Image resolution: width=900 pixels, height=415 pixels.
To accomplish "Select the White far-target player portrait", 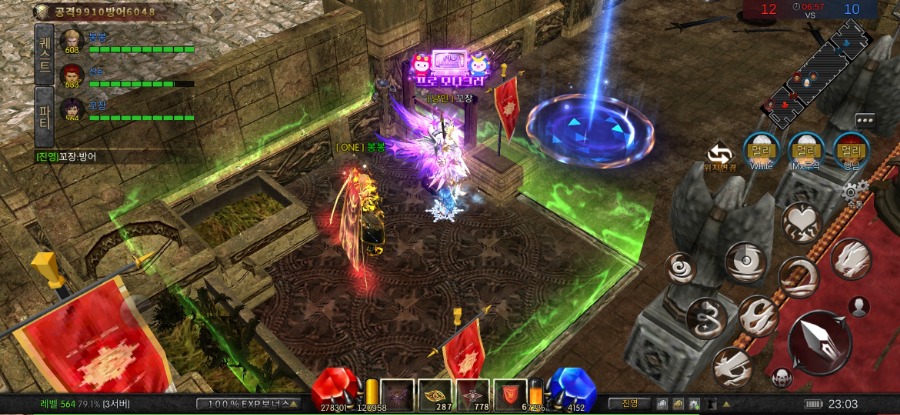I will click(x=762, y=151).
